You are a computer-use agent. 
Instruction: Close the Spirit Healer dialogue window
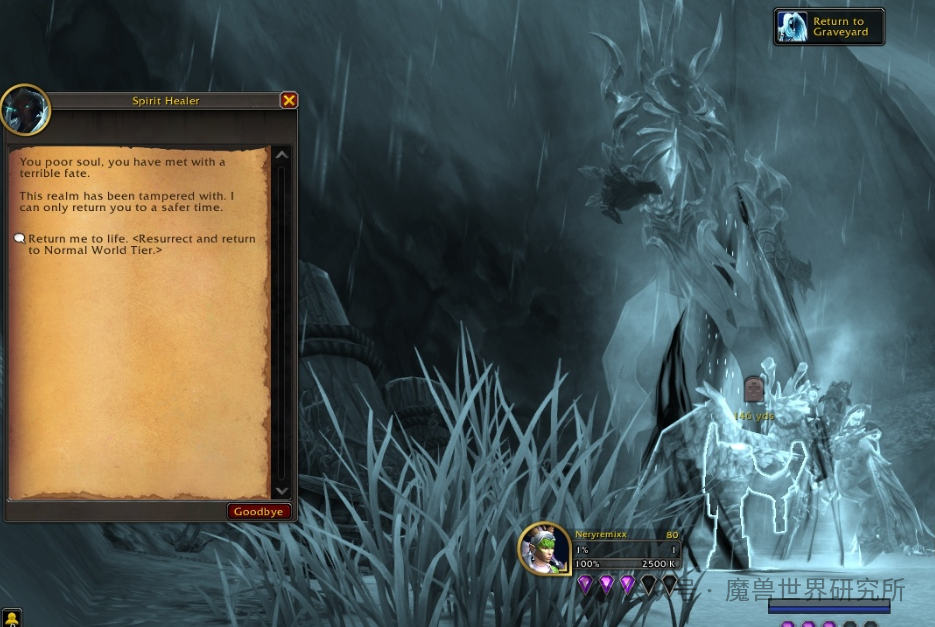pos(289,100)
